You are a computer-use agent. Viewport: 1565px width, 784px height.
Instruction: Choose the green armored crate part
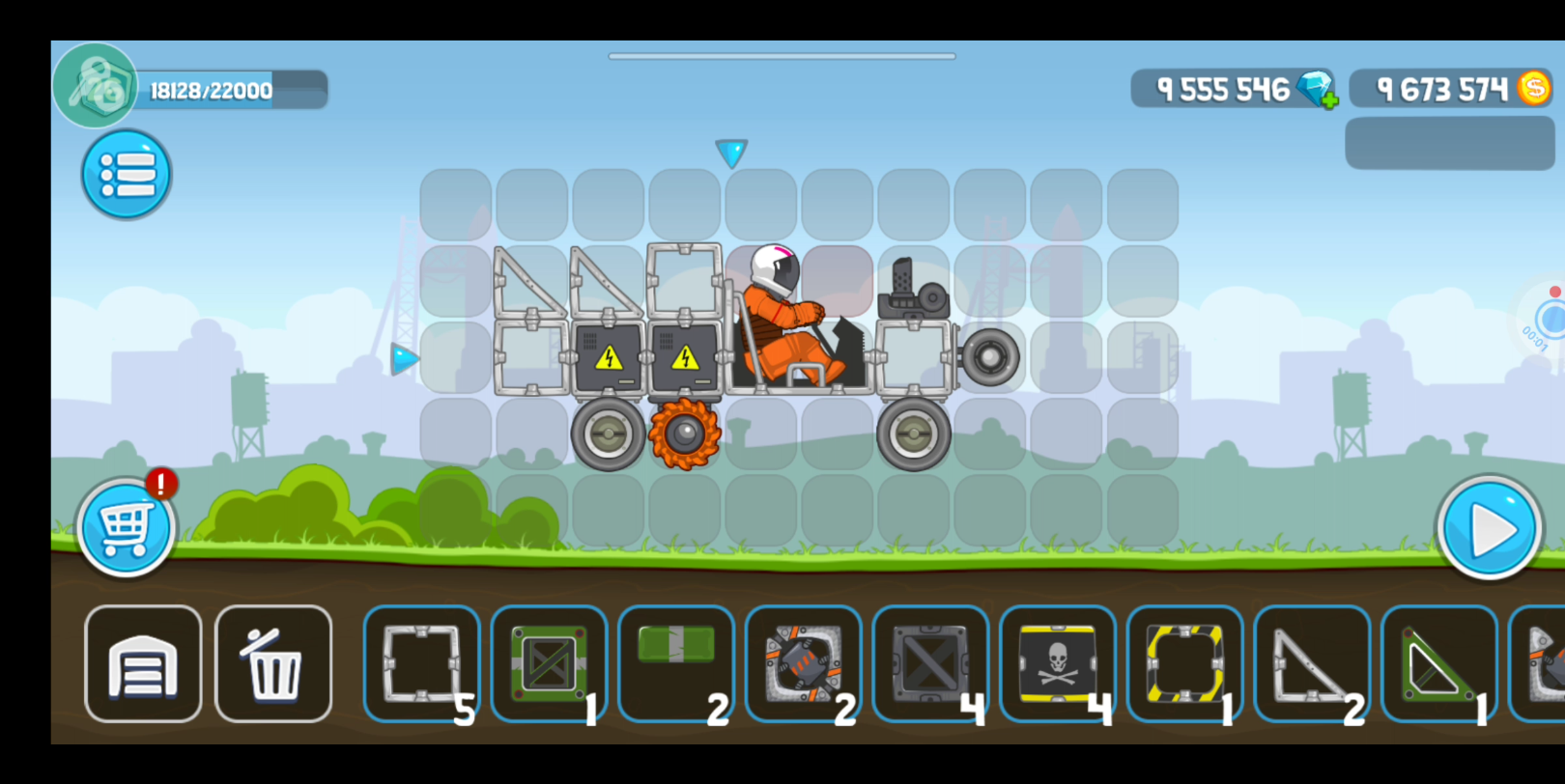549,664
